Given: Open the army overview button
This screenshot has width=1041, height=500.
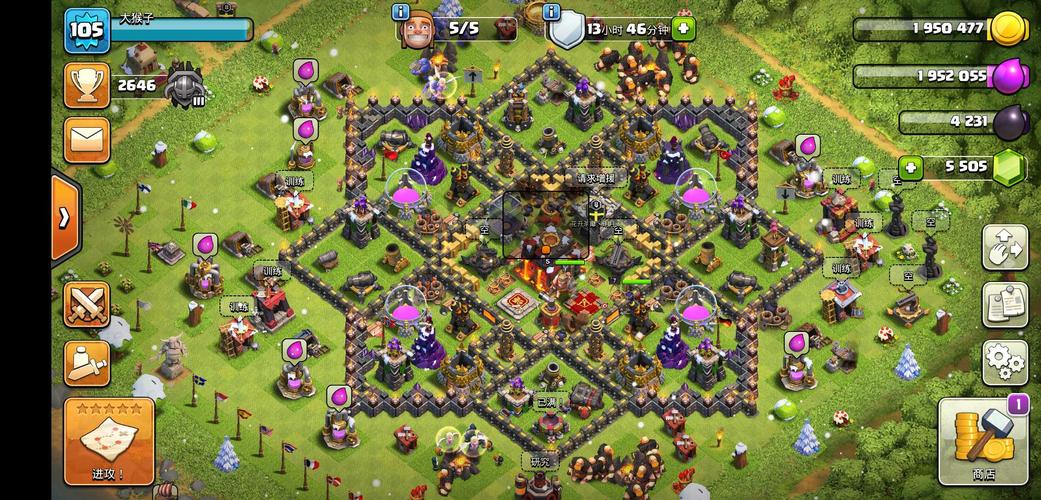Looking at the screenshot, I should click(x=87, y=364).
